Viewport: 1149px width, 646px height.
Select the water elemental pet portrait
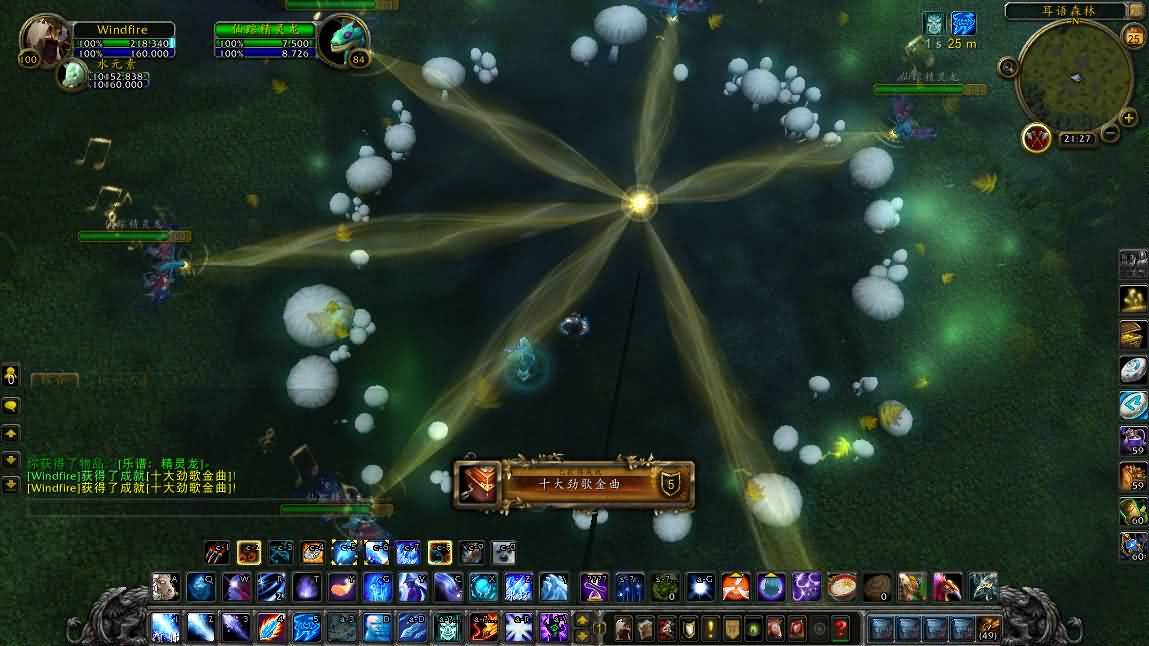pos(71,73)
